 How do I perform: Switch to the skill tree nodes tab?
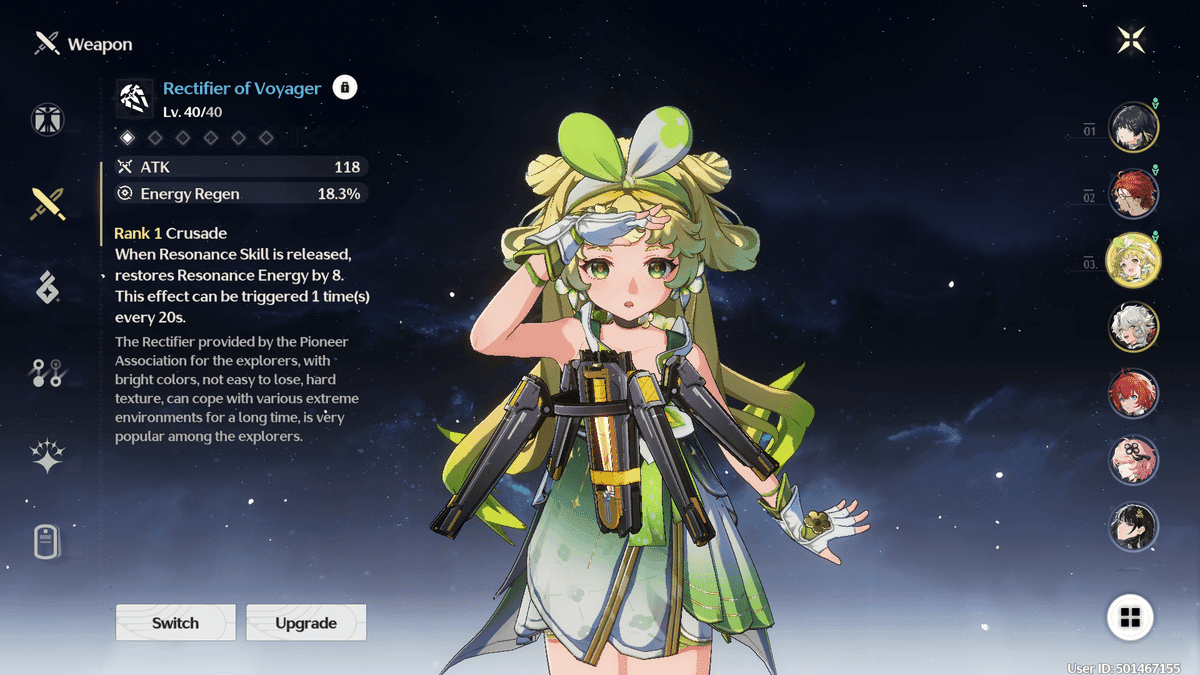47,373
